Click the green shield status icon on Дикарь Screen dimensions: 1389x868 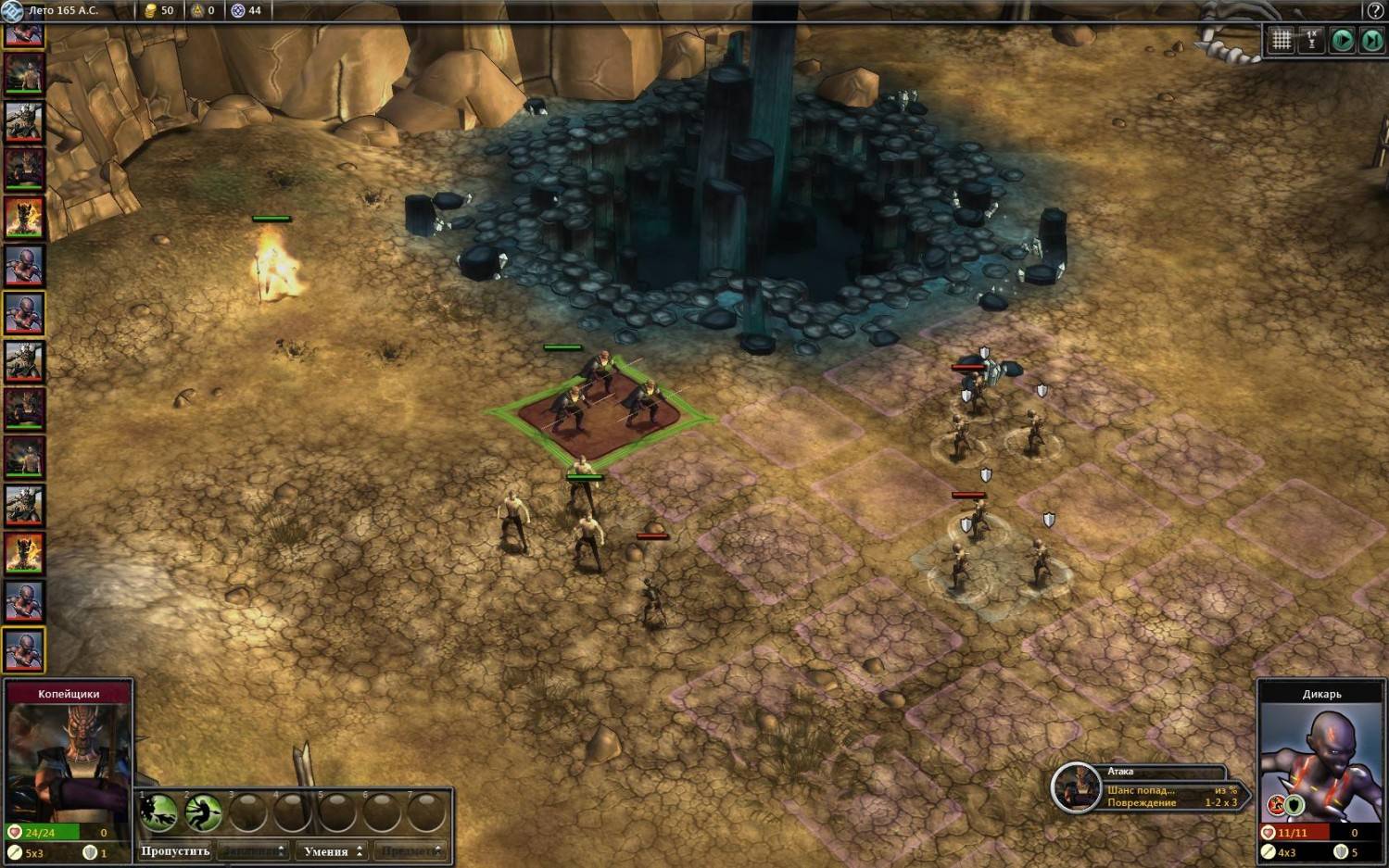[1294, 805]
